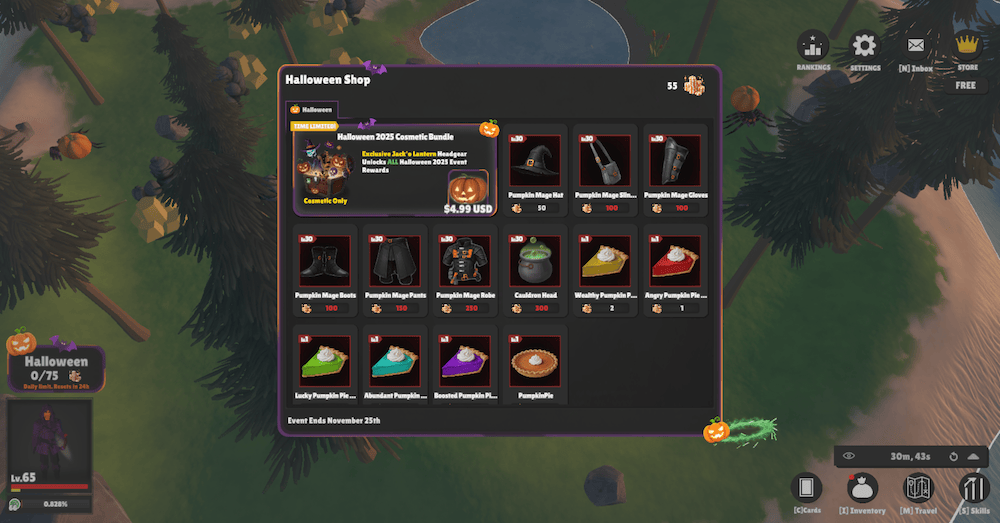Open the Rankings leaderboard
The height and width of the screenshot is (523, 1000).
tap(814, 46)
